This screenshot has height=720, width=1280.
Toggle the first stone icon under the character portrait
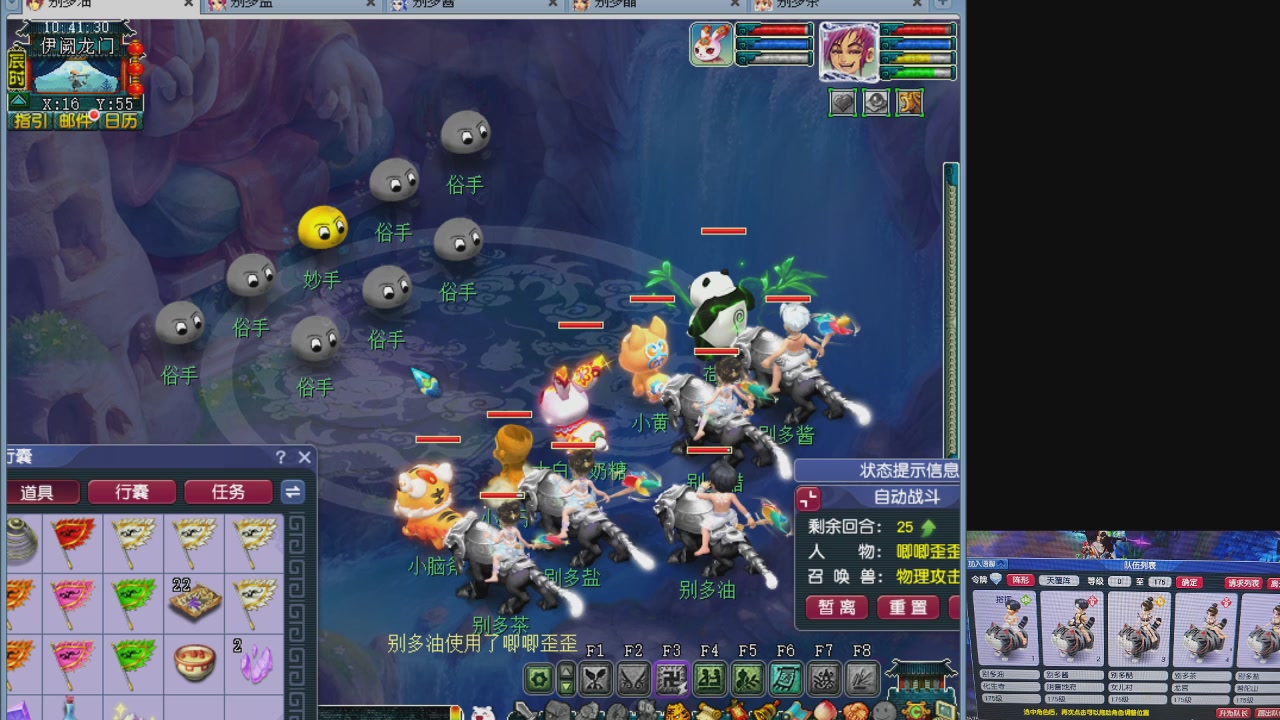(843, 102)
